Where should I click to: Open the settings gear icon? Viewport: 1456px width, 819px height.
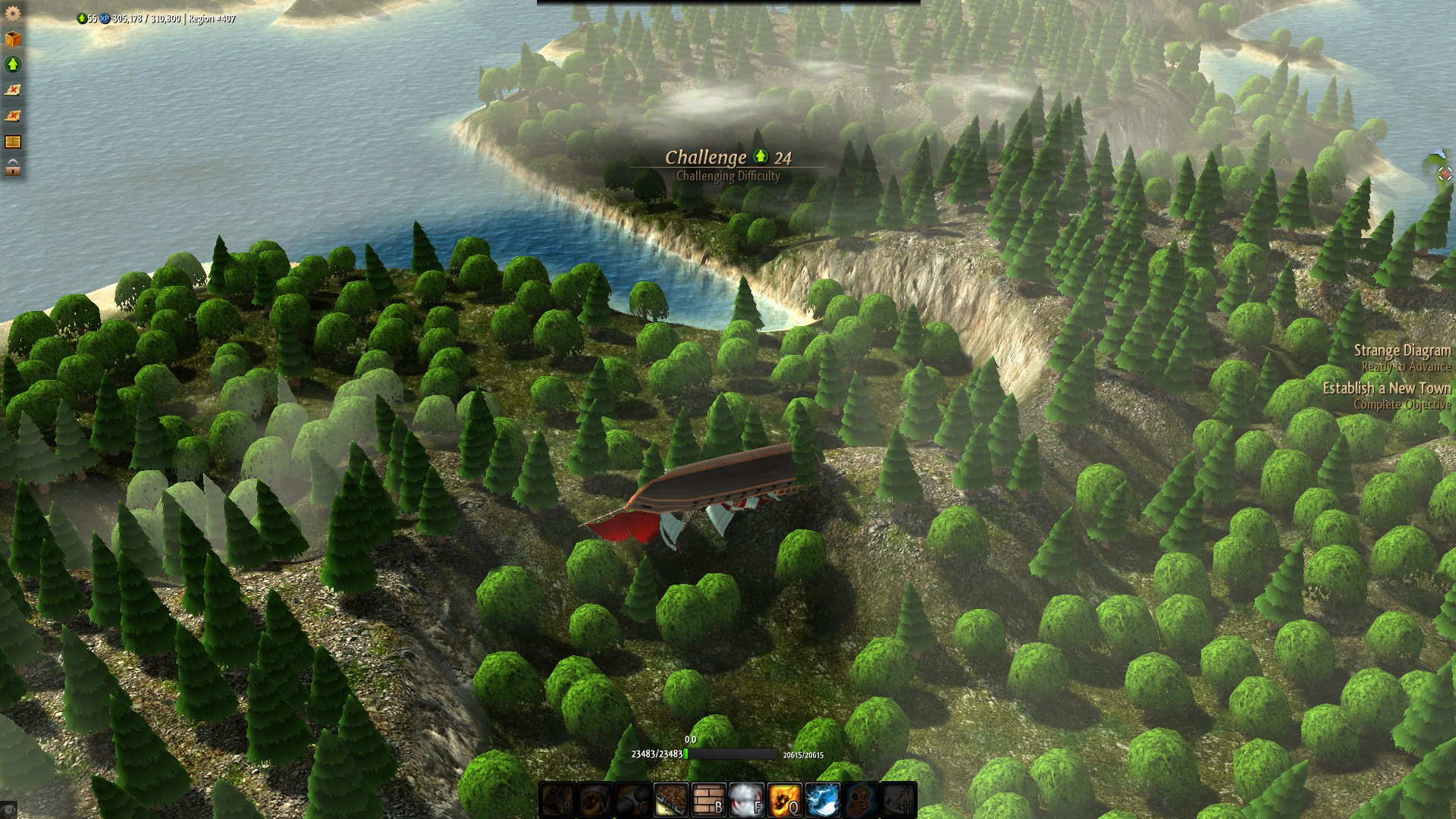(x=14, y=14)
